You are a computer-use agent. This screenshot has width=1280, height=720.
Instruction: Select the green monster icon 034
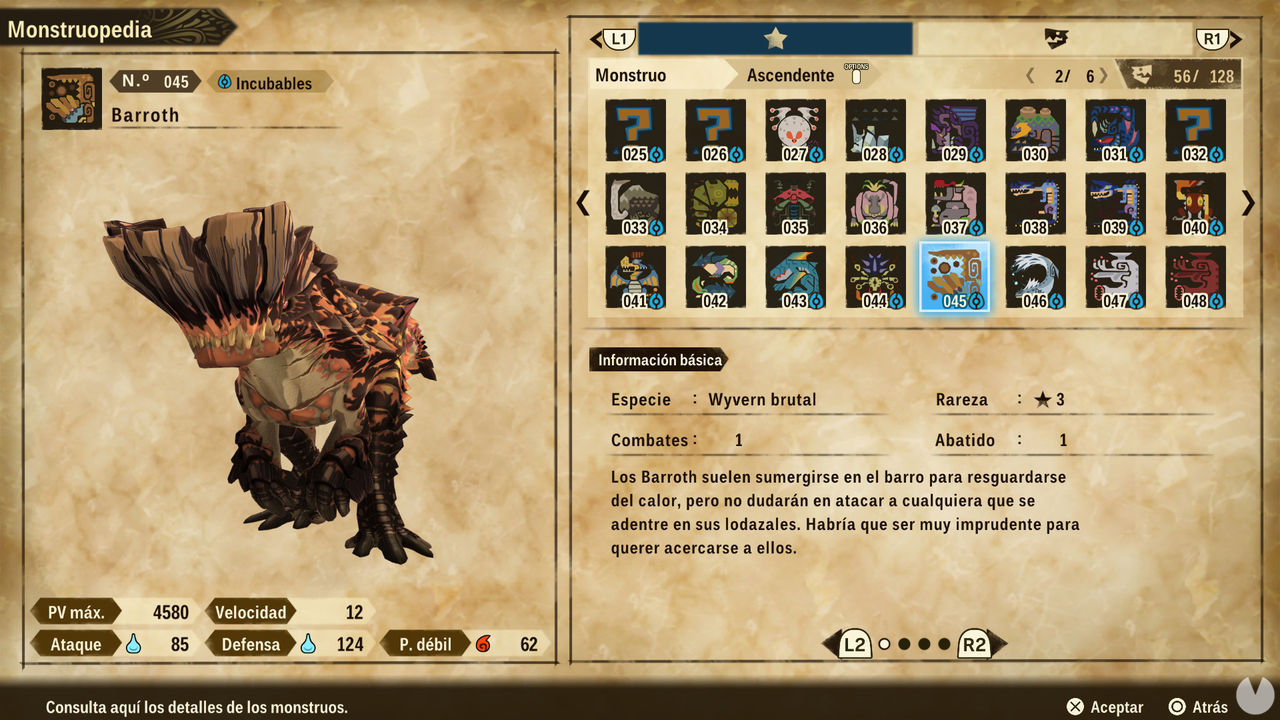pos(715,203)
